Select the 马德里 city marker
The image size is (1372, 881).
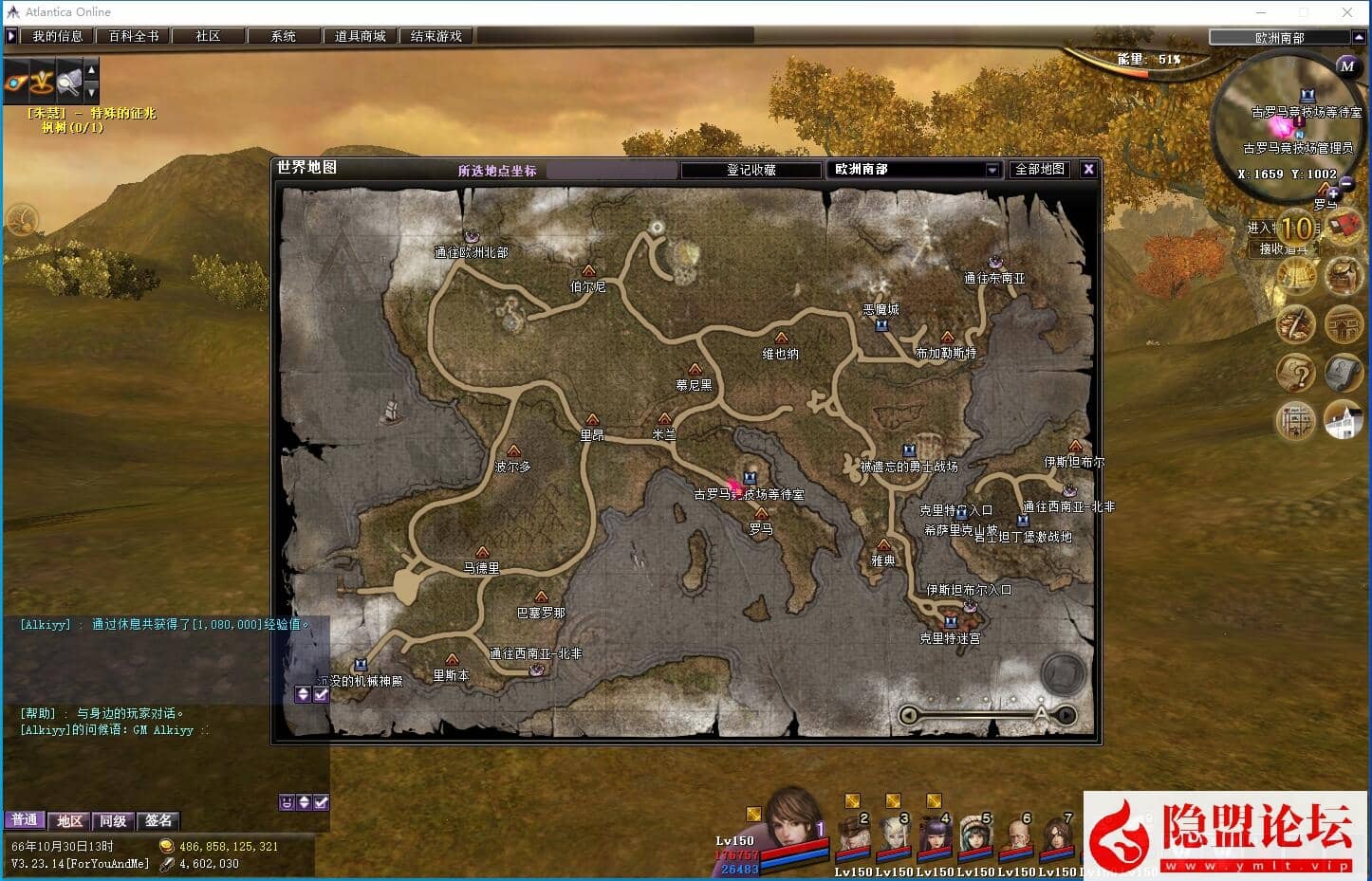482,552
